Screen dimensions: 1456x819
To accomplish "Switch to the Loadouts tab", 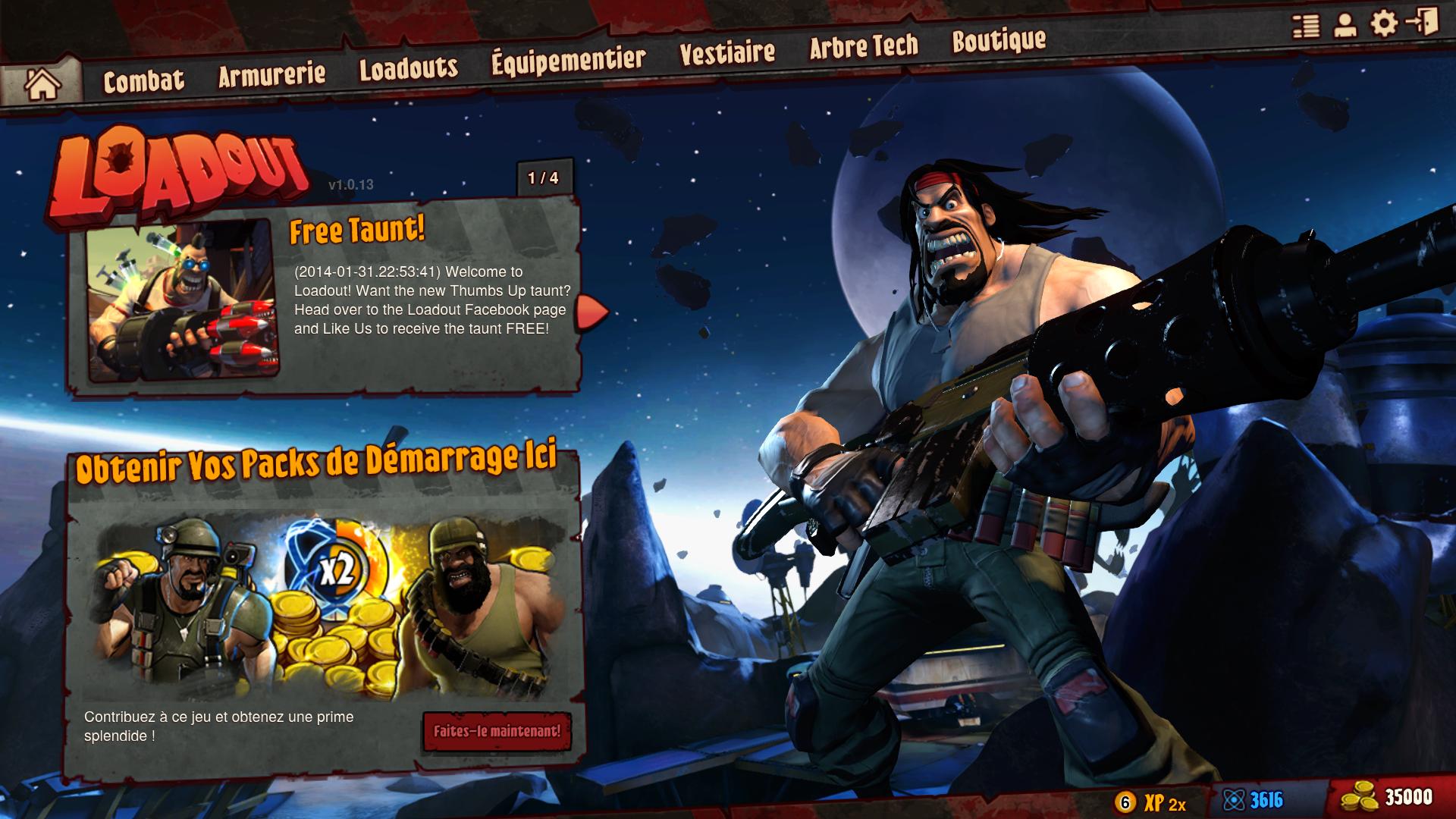I will pyautogui.click(x=408, y=70).
